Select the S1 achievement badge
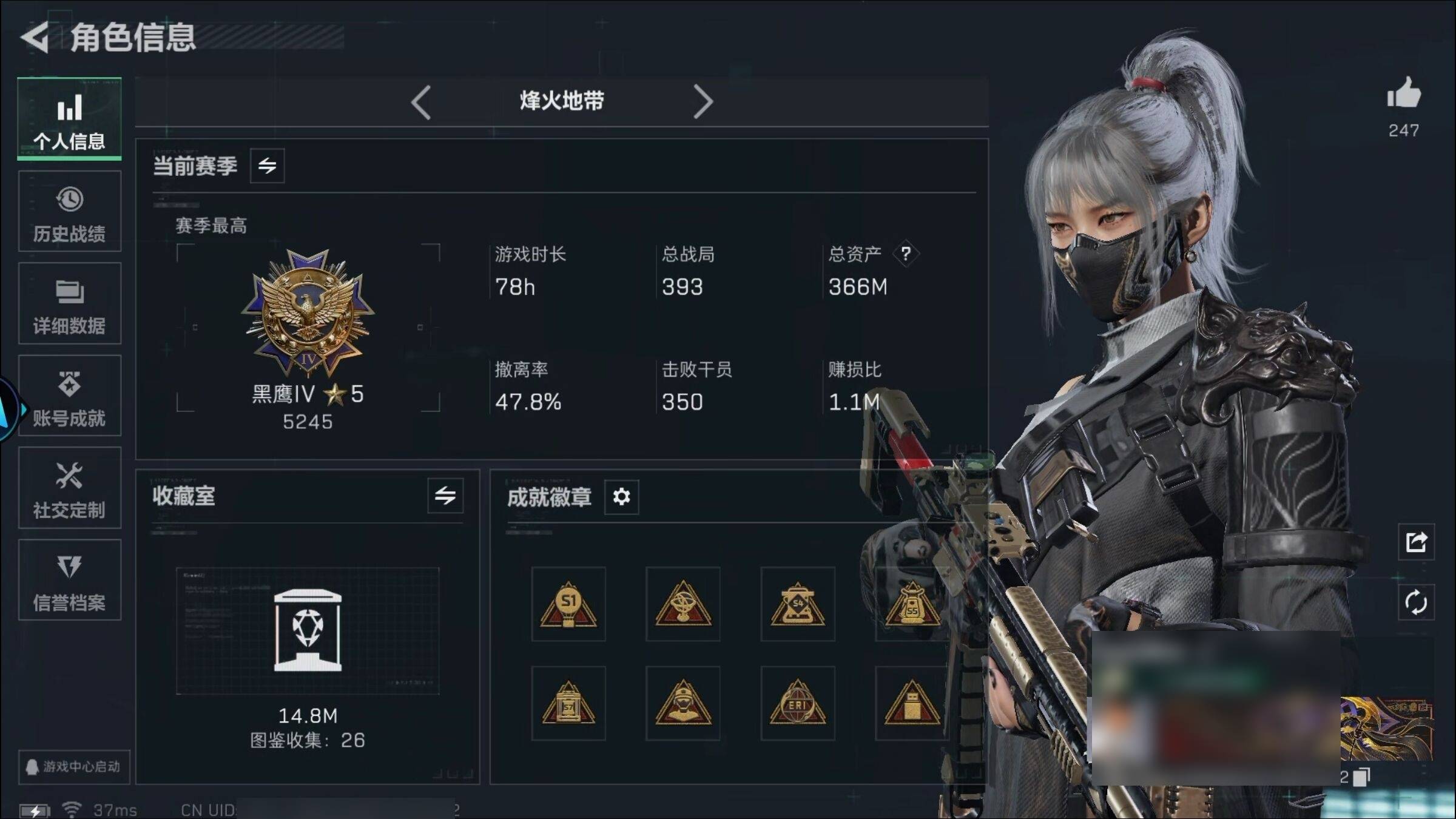Screen dimensions: 1456x819 point(568,604)
